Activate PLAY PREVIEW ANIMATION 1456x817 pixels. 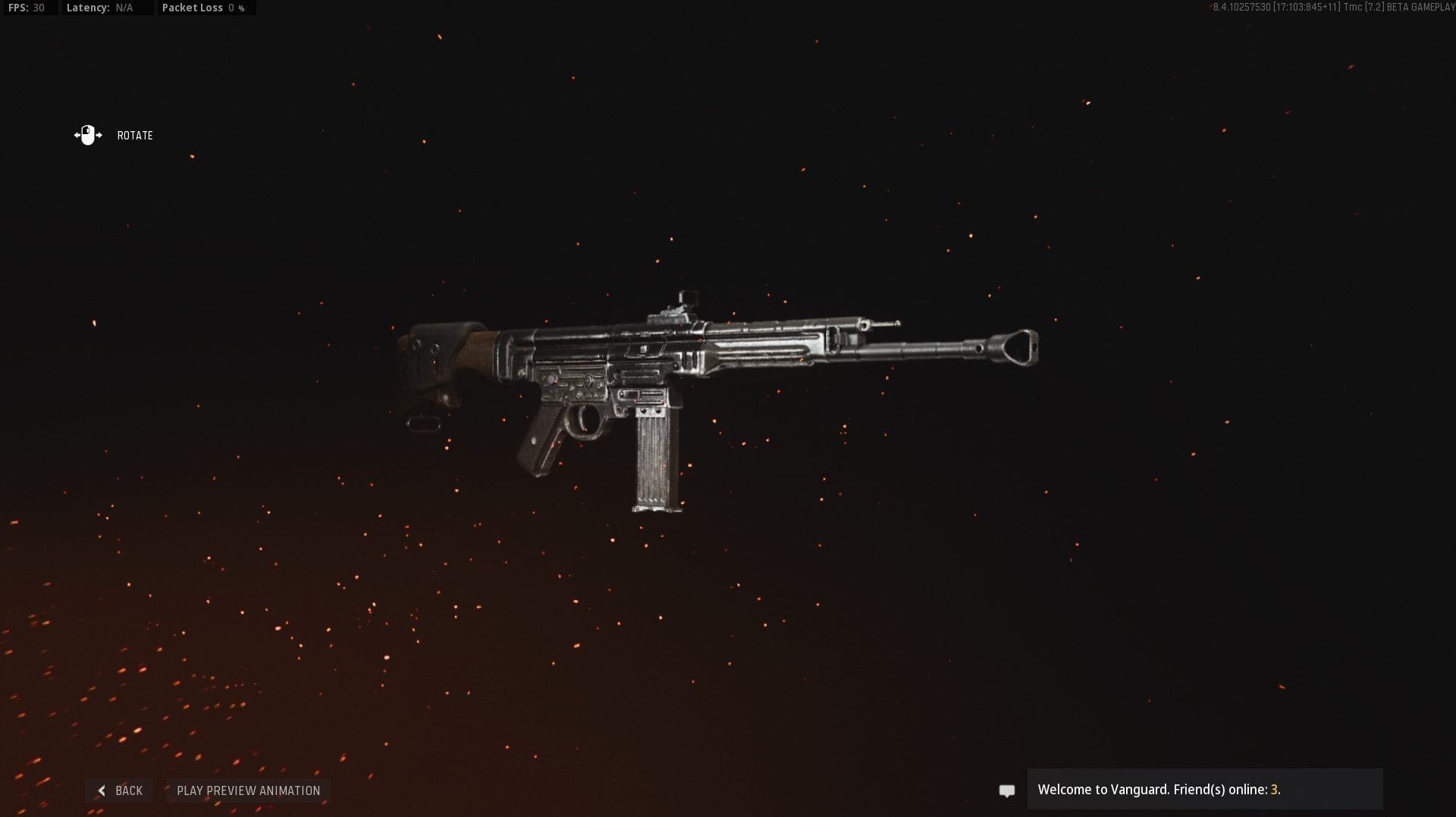[247, 790]
